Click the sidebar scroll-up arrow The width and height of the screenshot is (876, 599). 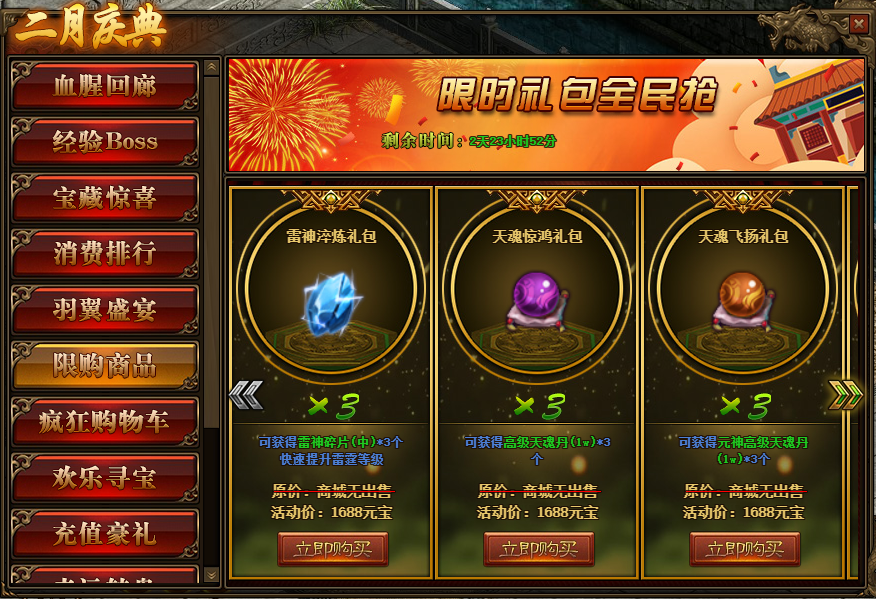click(x=211, y=68)
